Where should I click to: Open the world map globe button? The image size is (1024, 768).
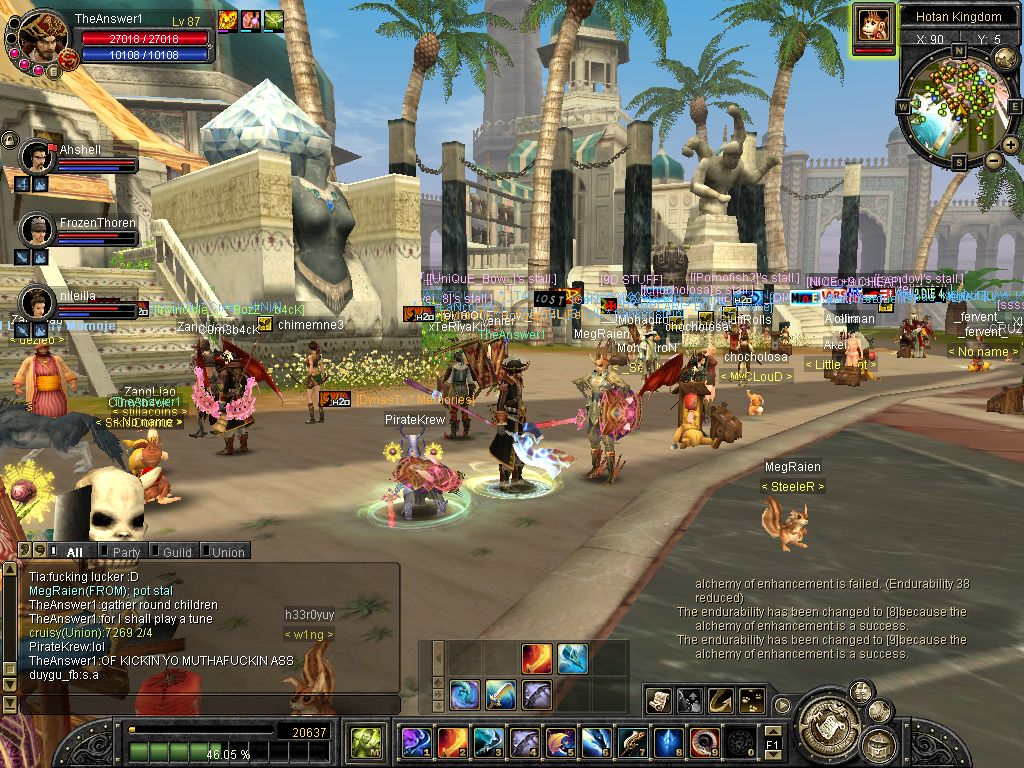click(1005, 59)
